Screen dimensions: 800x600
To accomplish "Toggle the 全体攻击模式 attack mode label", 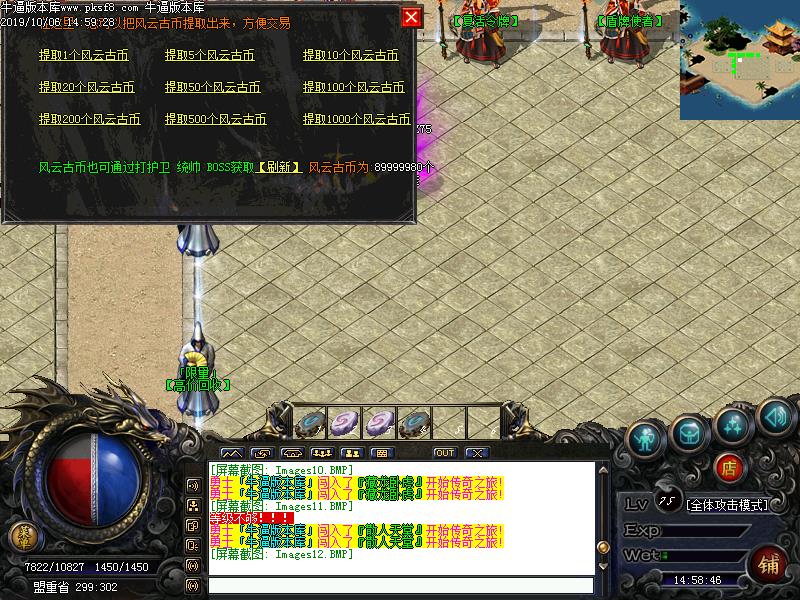I will (x=727, y=505).
